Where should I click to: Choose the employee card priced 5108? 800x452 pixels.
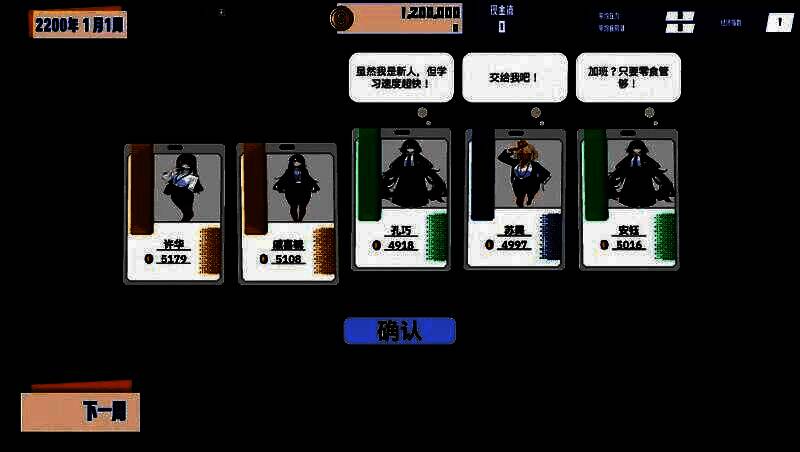point(287,213)
